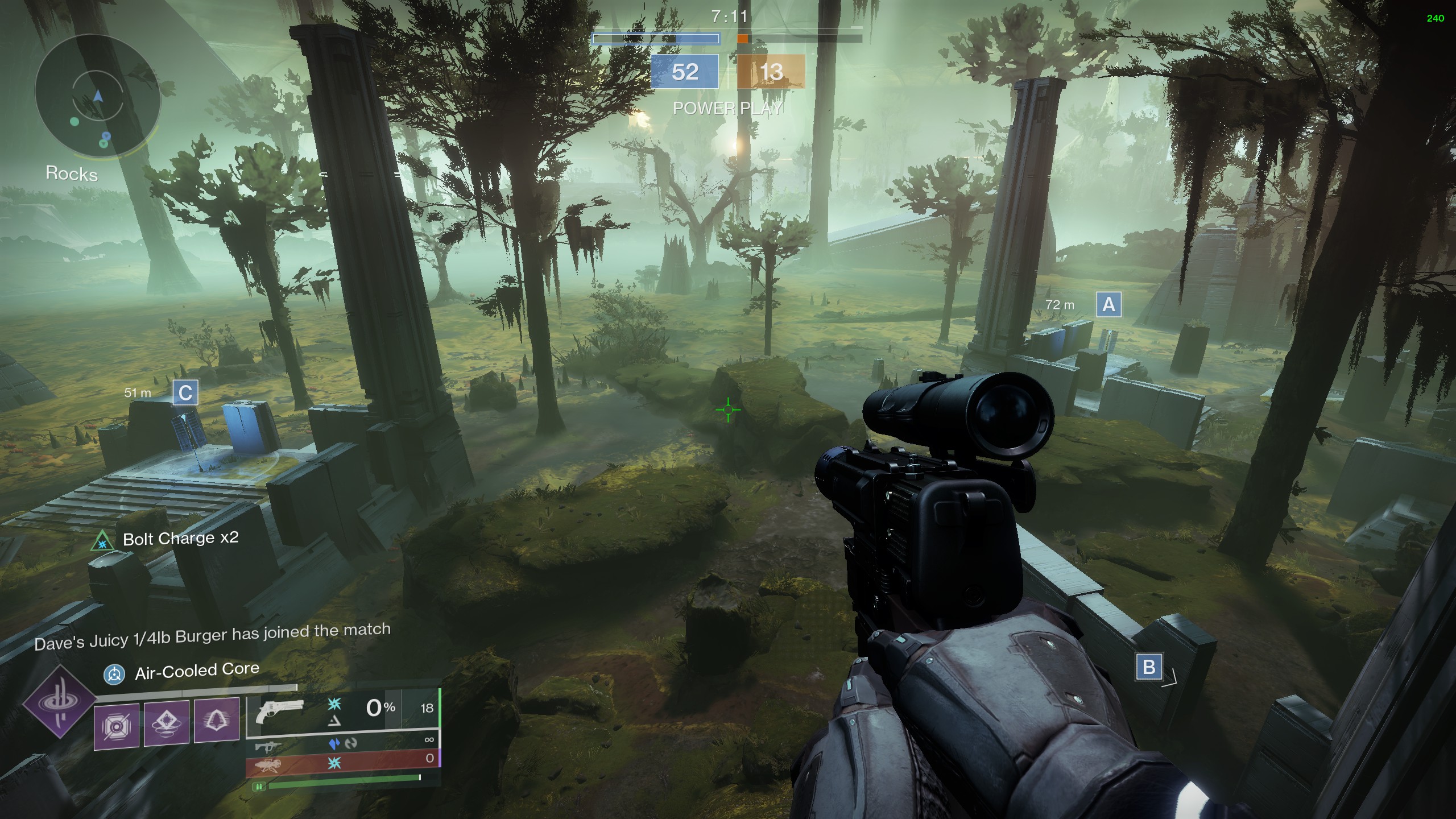Click the green ammo indicator icon

click(259, 787)
